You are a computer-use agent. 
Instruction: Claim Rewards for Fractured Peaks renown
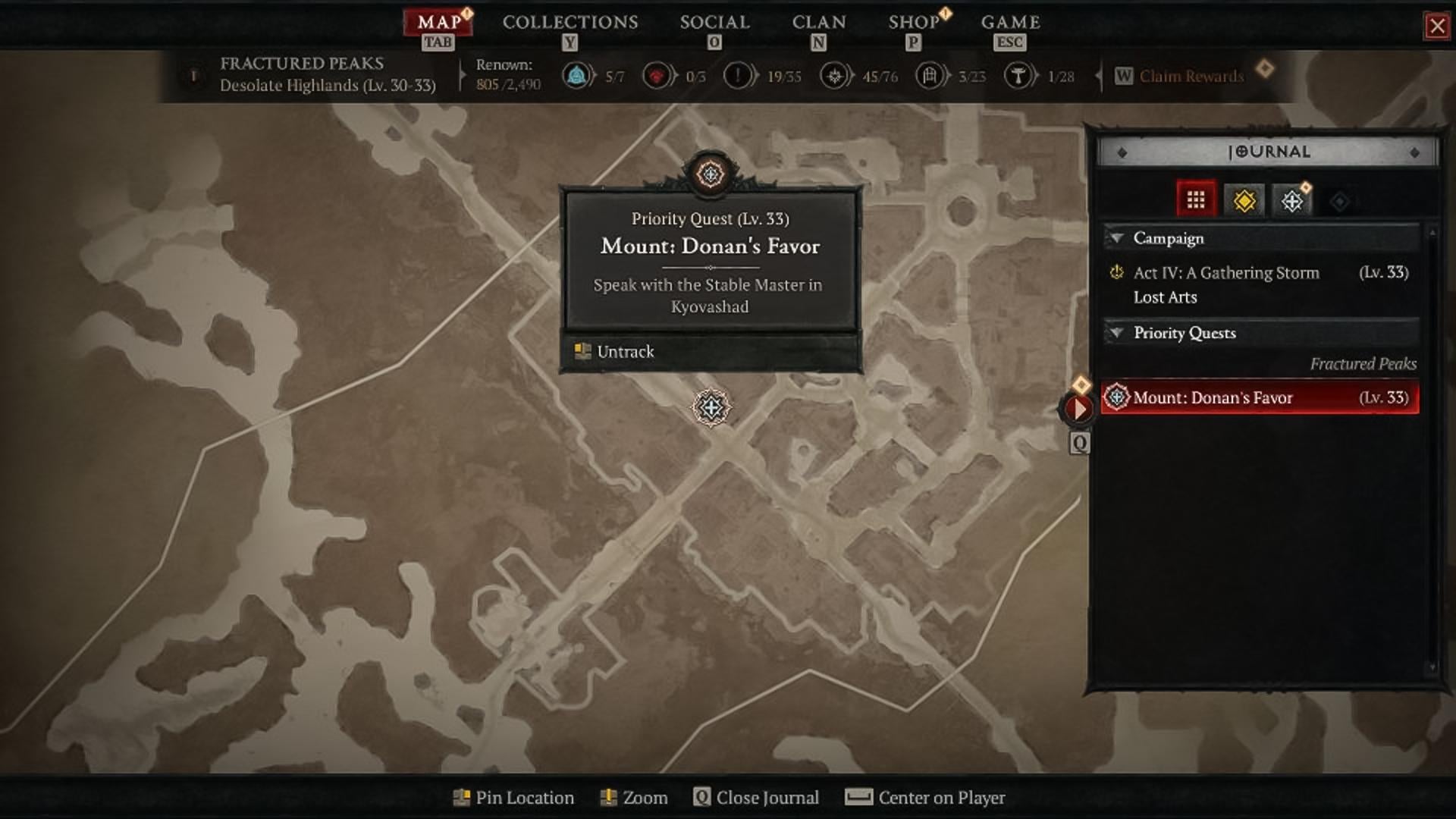pos(1191,76)
